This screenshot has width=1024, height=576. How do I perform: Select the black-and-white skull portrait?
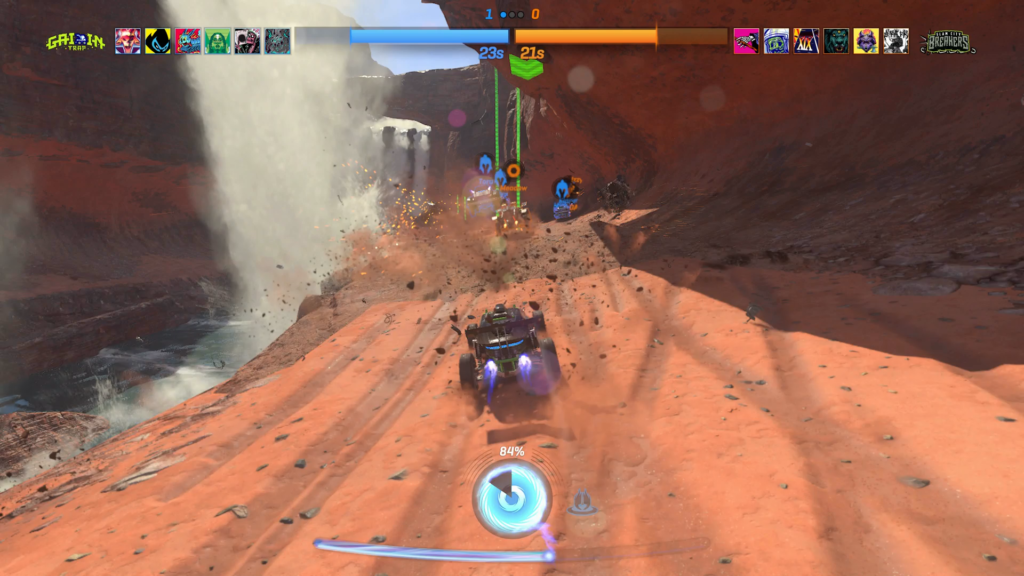(896, 41)
